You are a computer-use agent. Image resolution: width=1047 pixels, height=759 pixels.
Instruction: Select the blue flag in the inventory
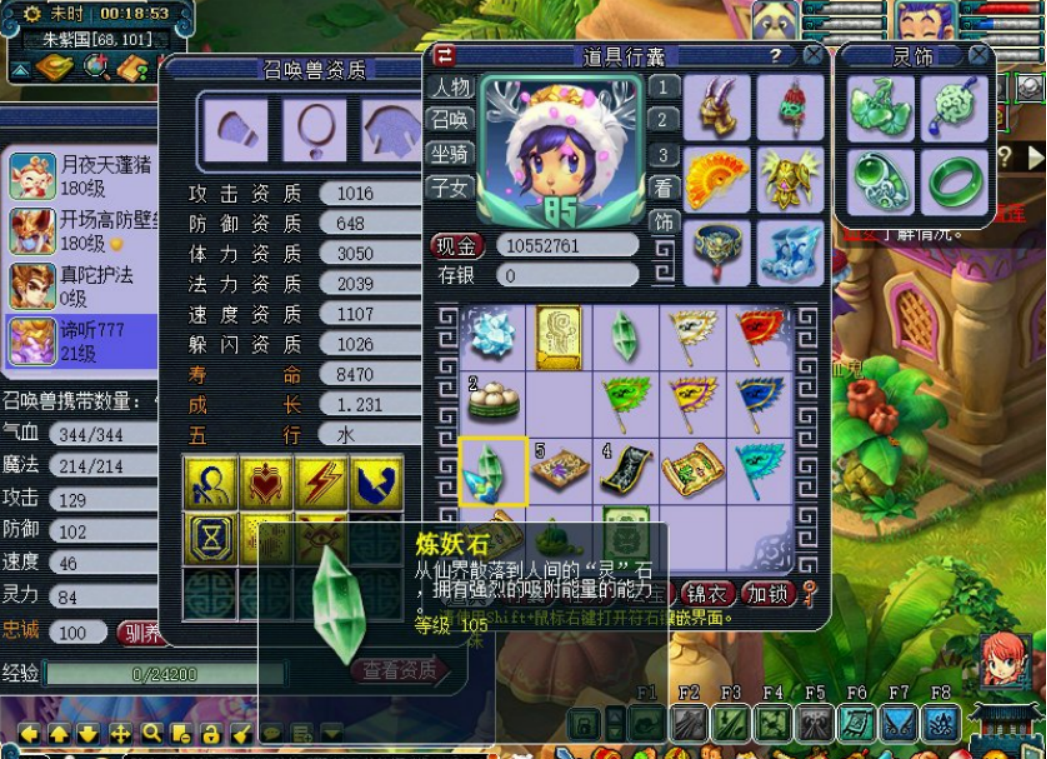click(759, 401)
